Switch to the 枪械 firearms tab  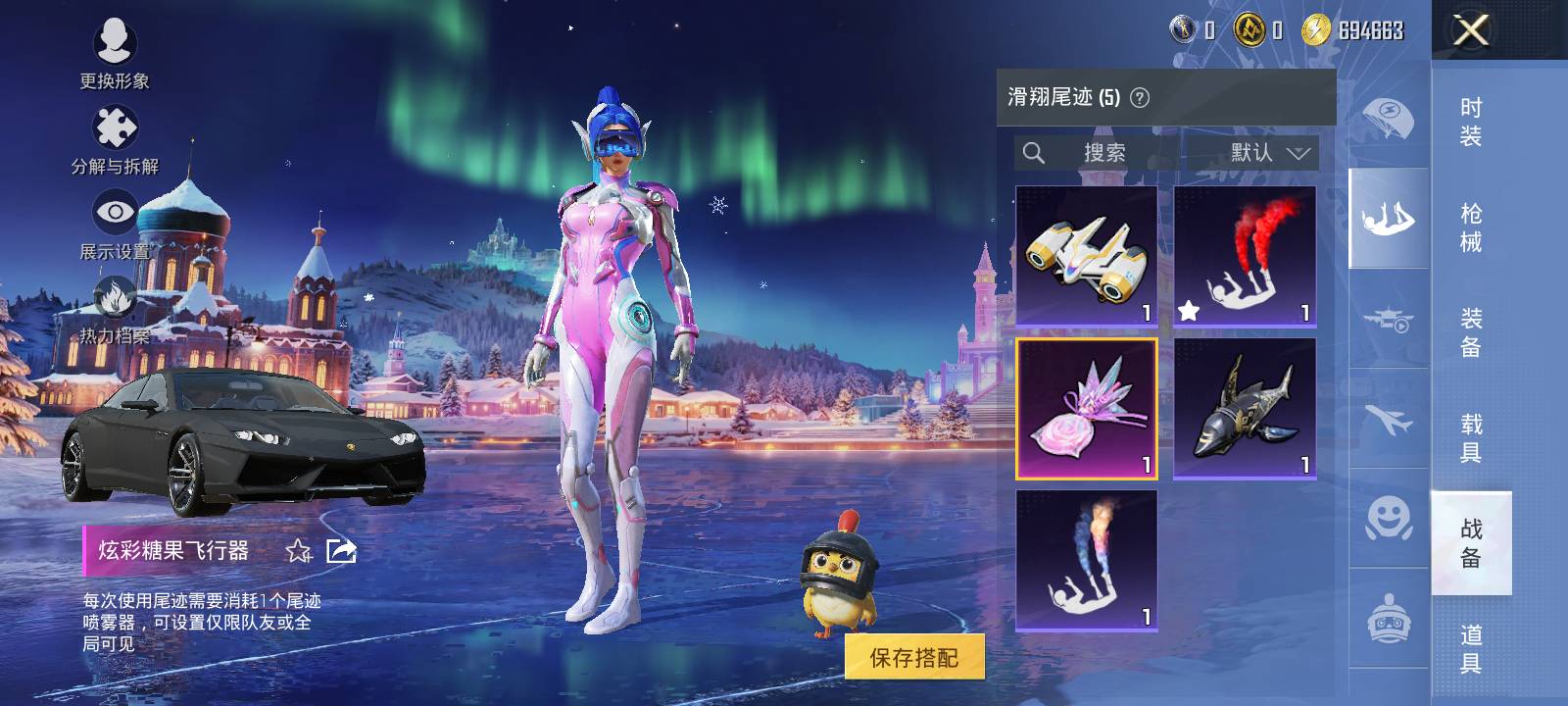click(1470, 227)
